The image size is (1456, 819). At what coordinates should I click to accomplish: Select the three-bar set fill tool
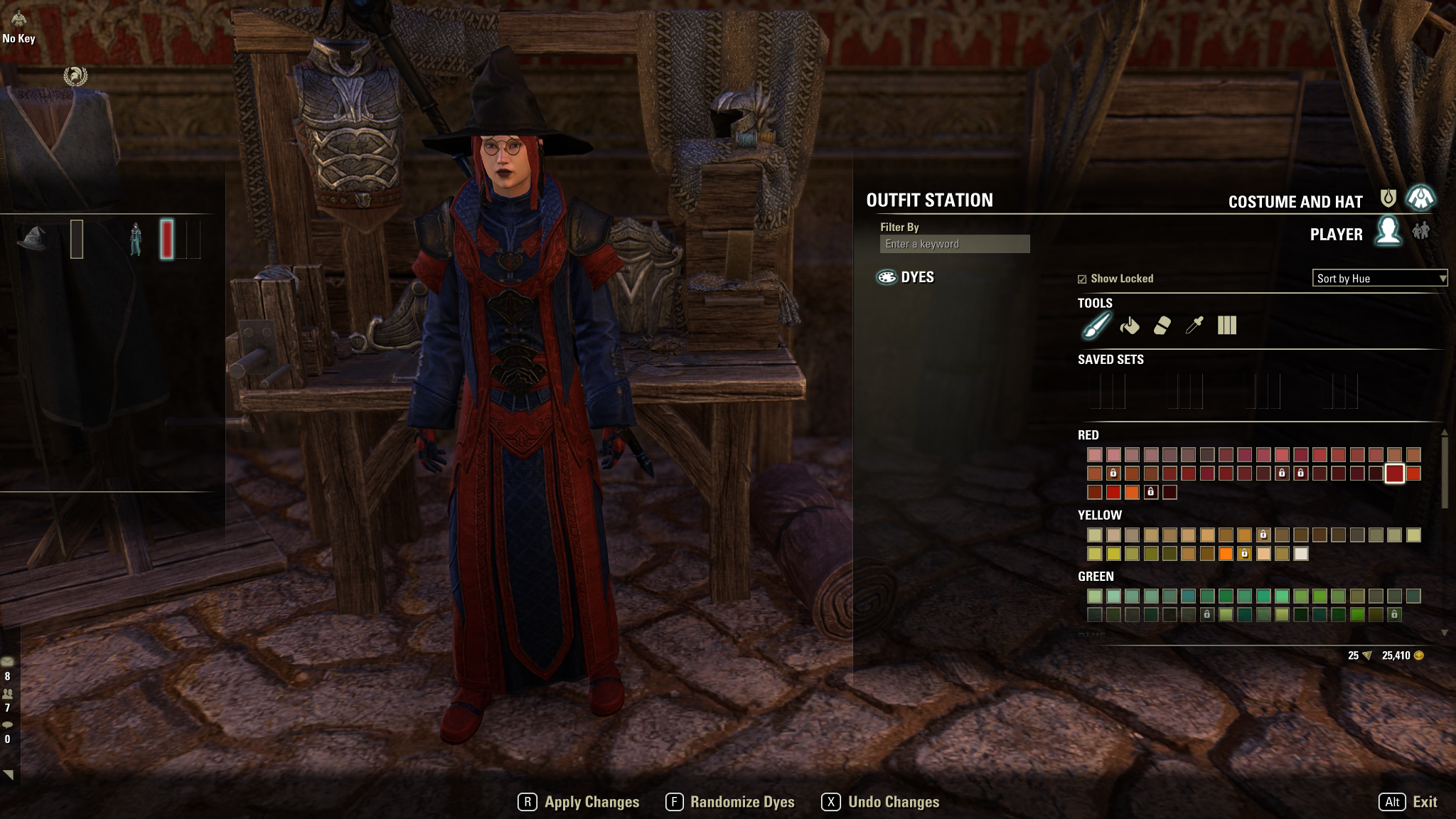click(x=1227, y=326)
